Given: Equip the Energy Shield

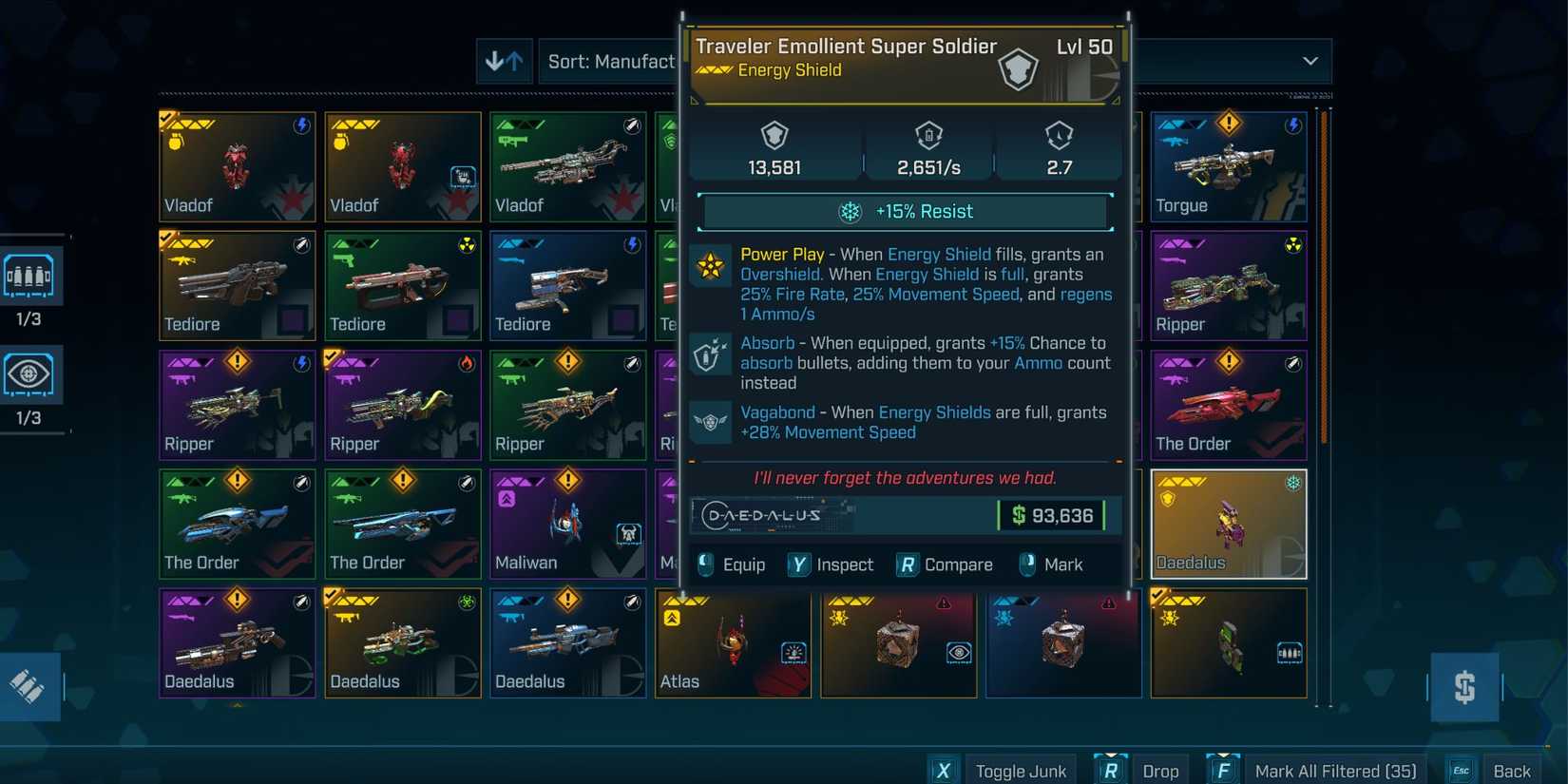Looking at the screenshot, I should [733, 564].
